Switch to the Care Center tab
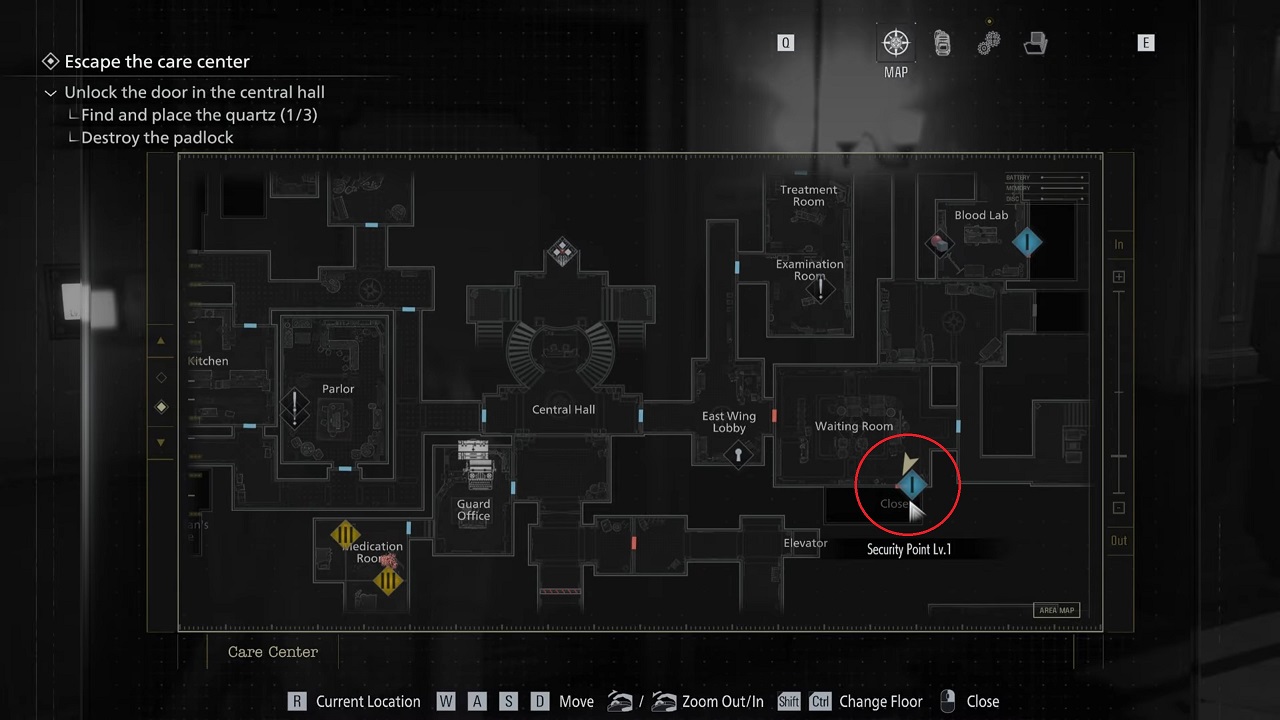The height and width of the screenshot is (720, 1280). click(x=272, y=652)
